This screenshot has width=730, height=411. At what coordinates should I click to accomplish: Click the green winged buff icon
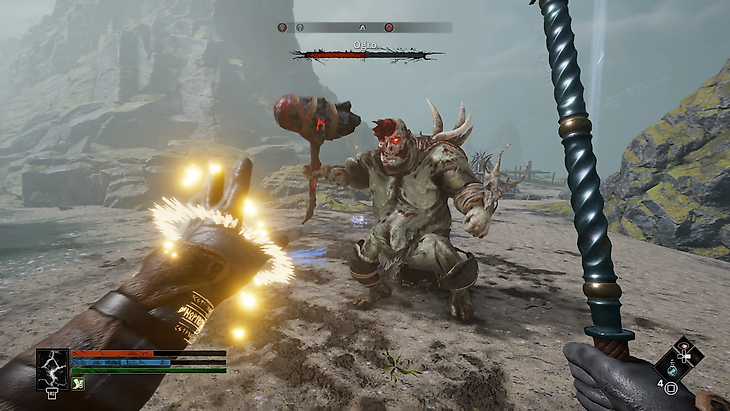[78, 382]
